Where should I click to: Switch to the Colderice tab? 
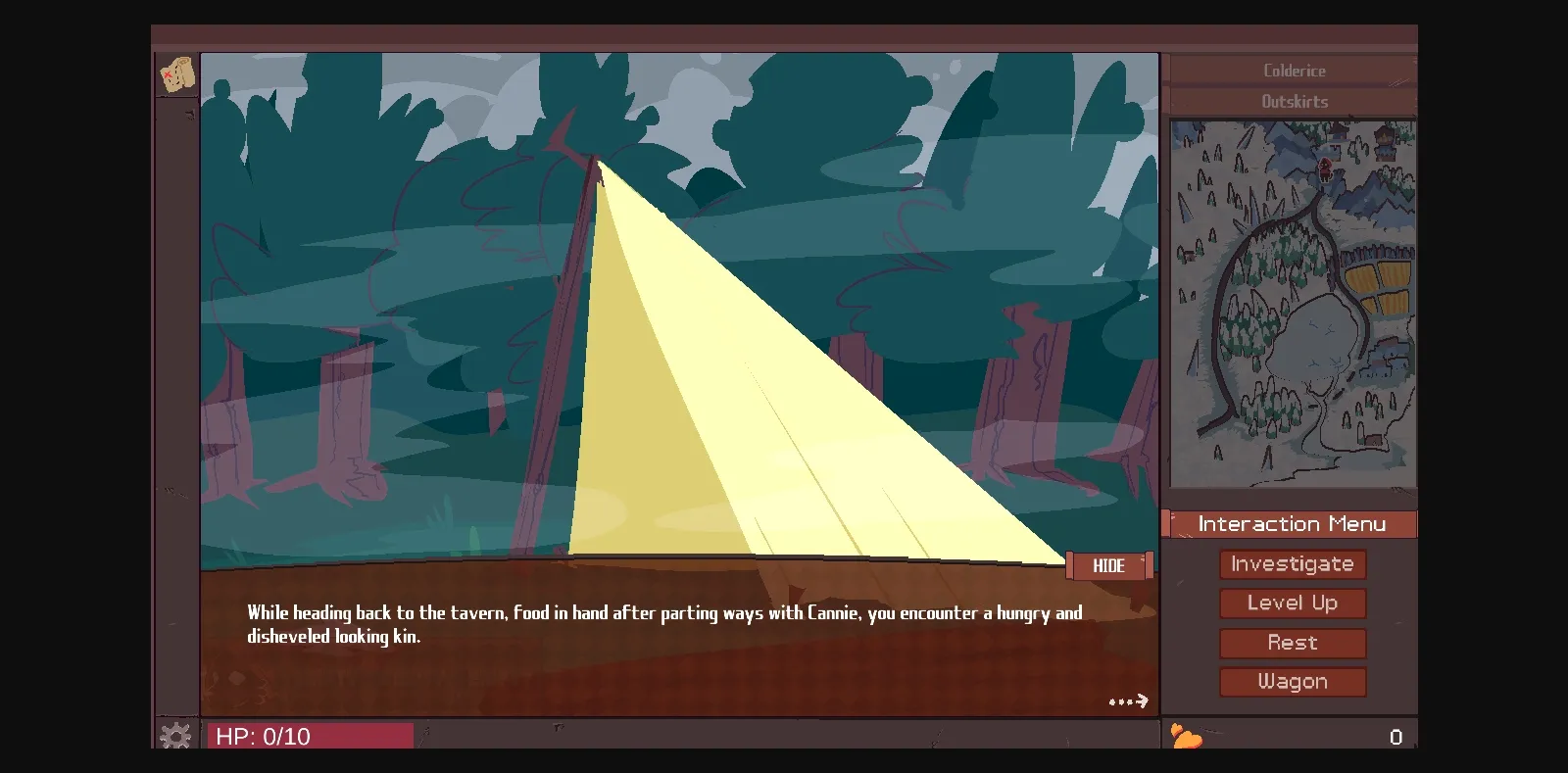click(x=1295, y=70)
